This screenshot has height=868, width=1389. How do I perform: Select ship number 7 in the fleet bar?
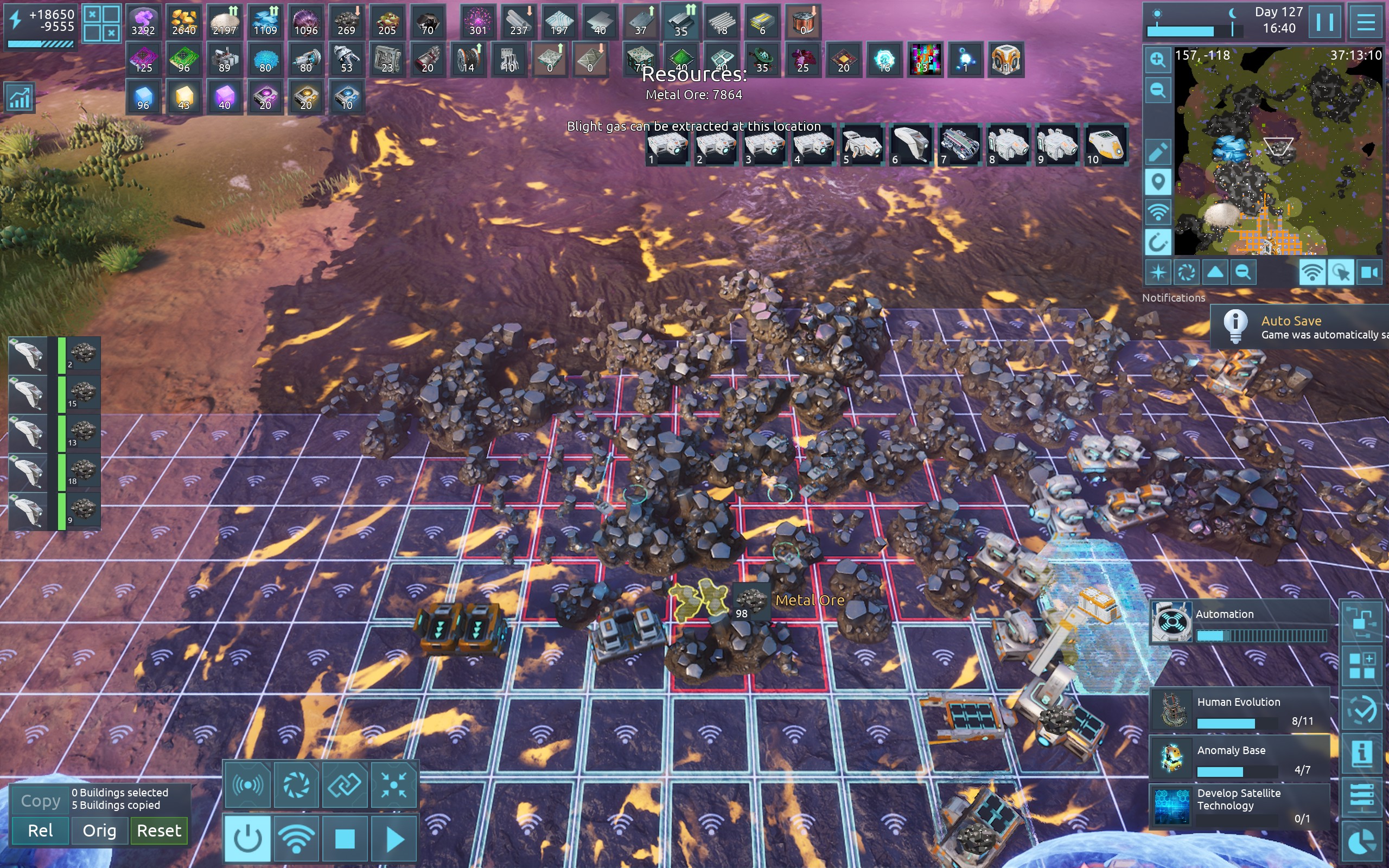959,145
